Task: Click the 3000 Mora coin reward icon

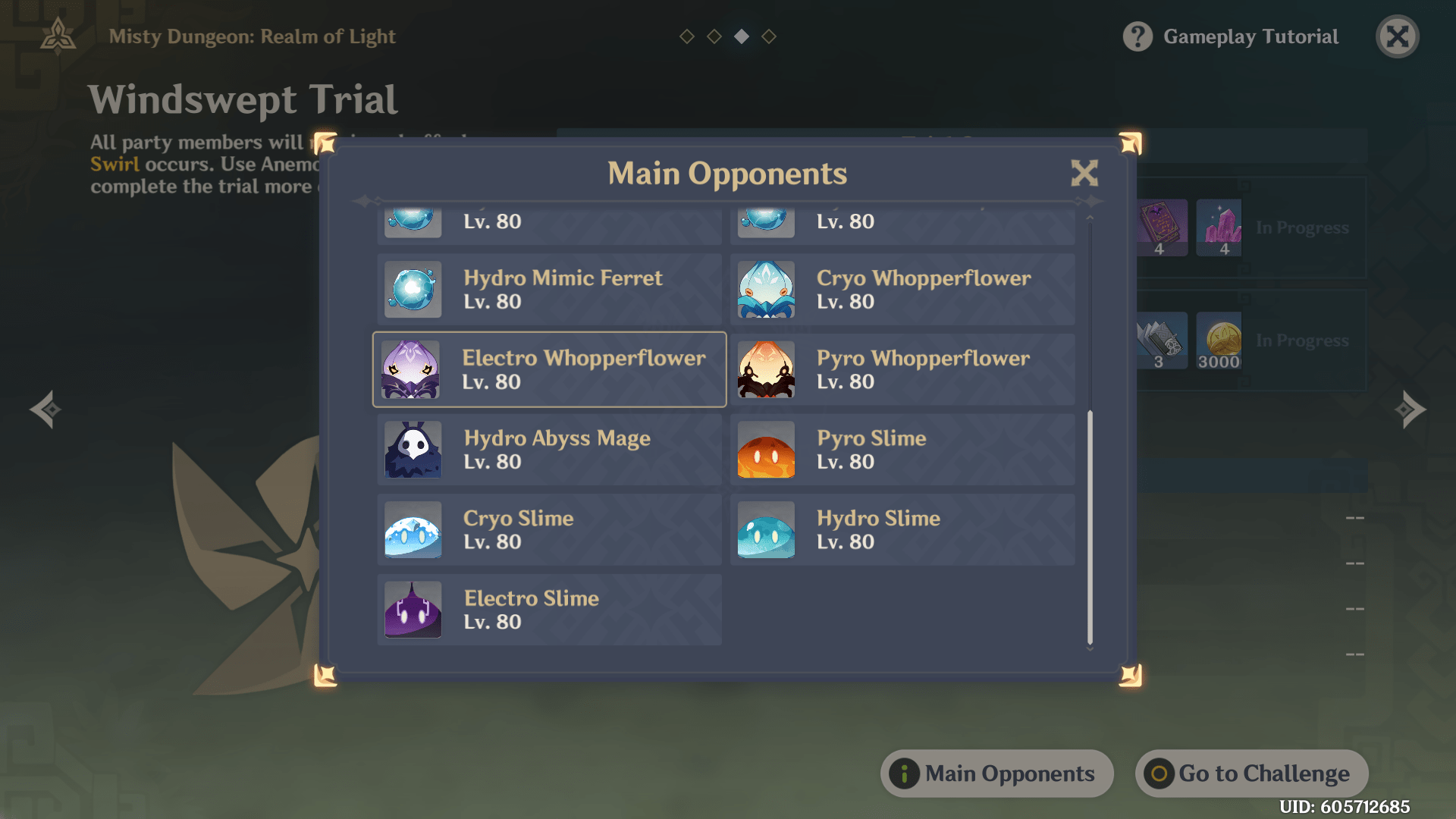Action: 1219,340
